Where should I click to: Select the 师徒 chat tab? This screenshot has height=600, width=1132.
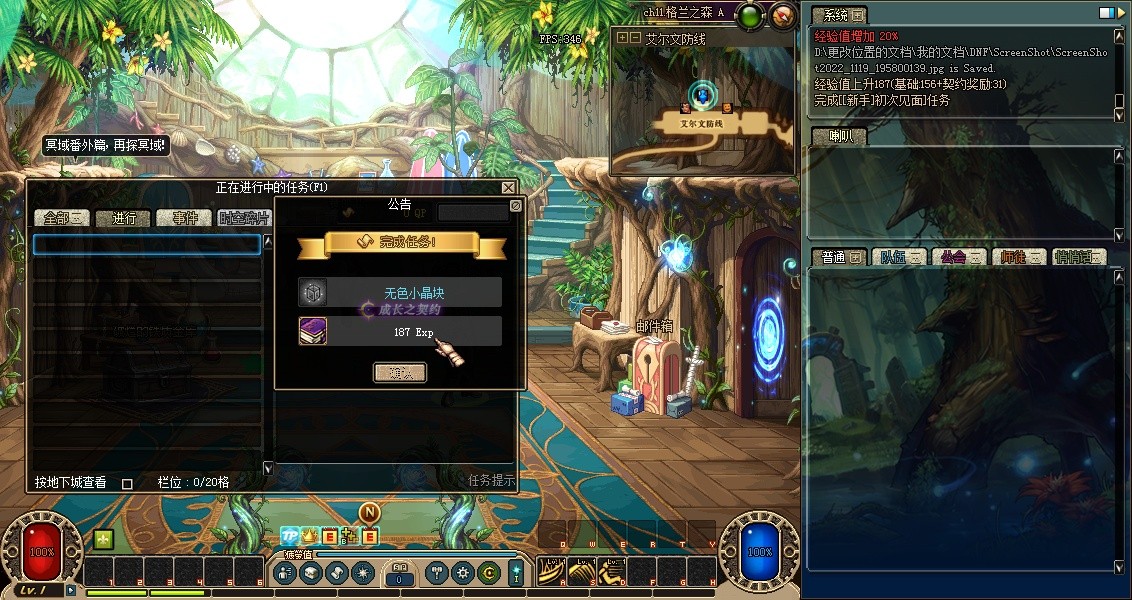[x=1018, y=257]
